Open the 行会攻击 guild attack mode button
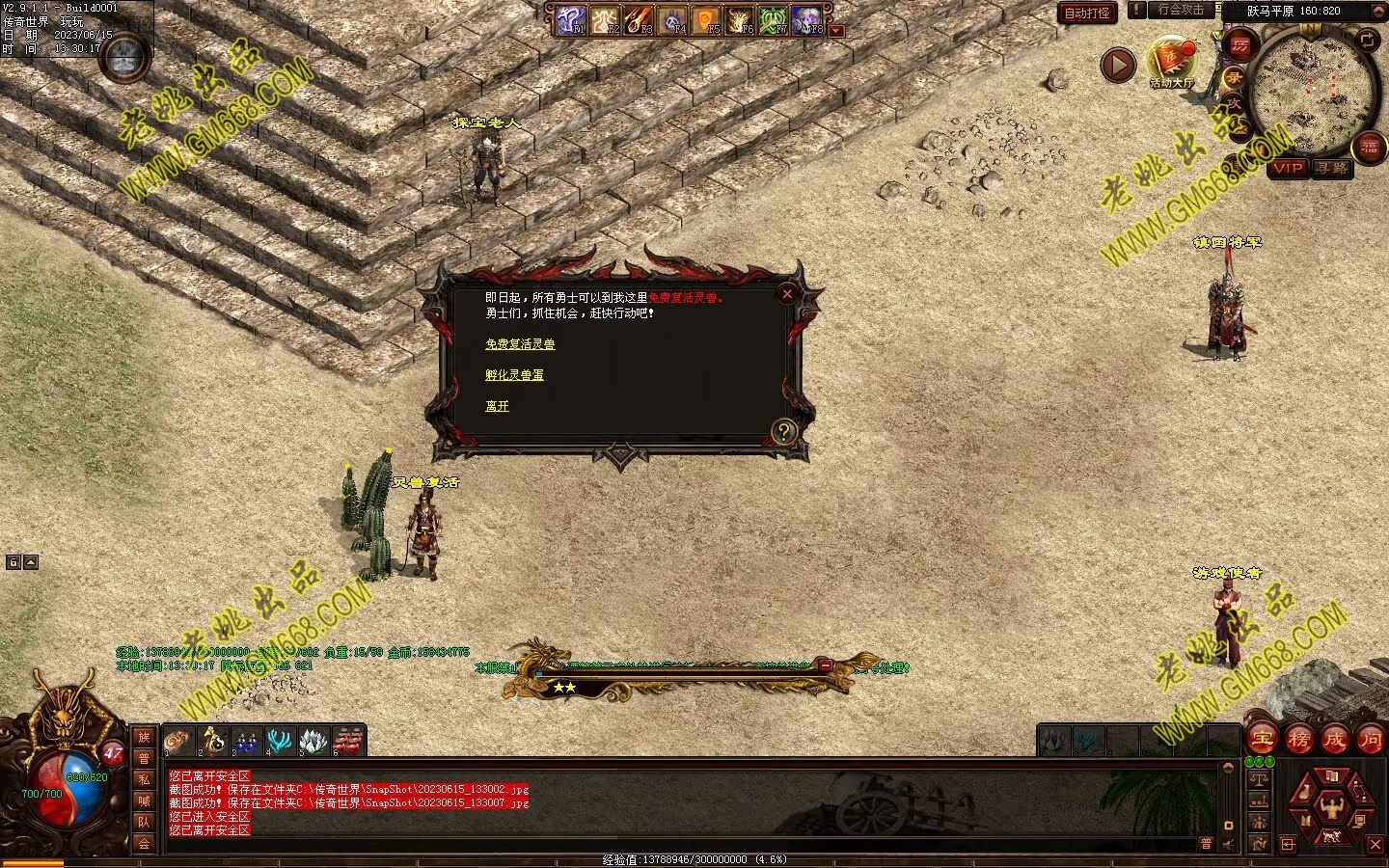 pyautogui.click(x=1180, y=11)
